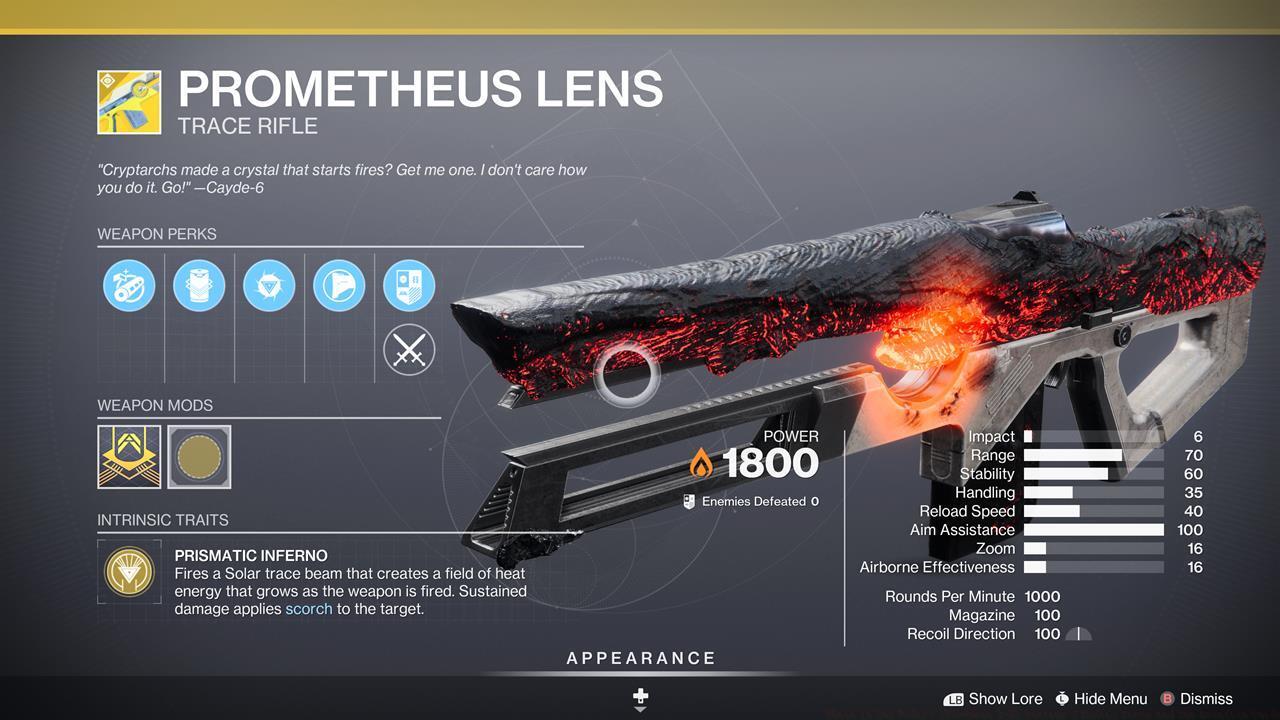This screenshot has height=720, width=1280.
Task: Open the scorch keyword link in the description
Action: point(308,607)
